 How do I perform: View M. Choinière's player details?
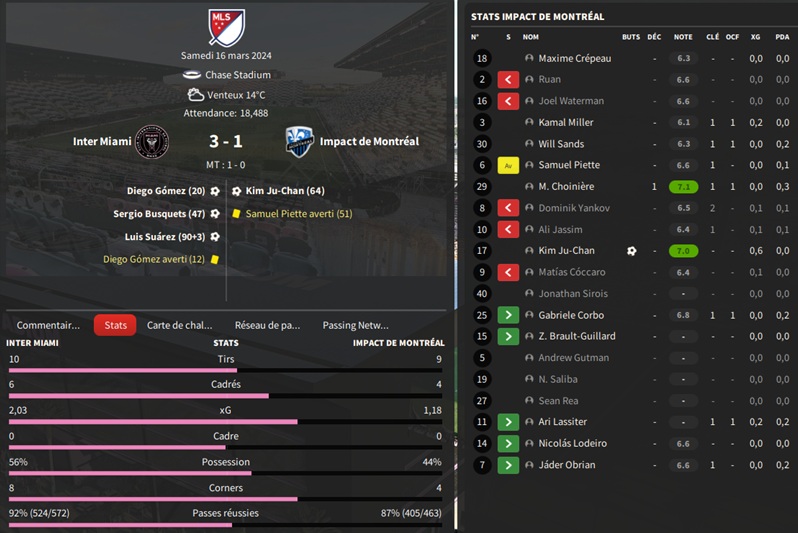point(566,186)
